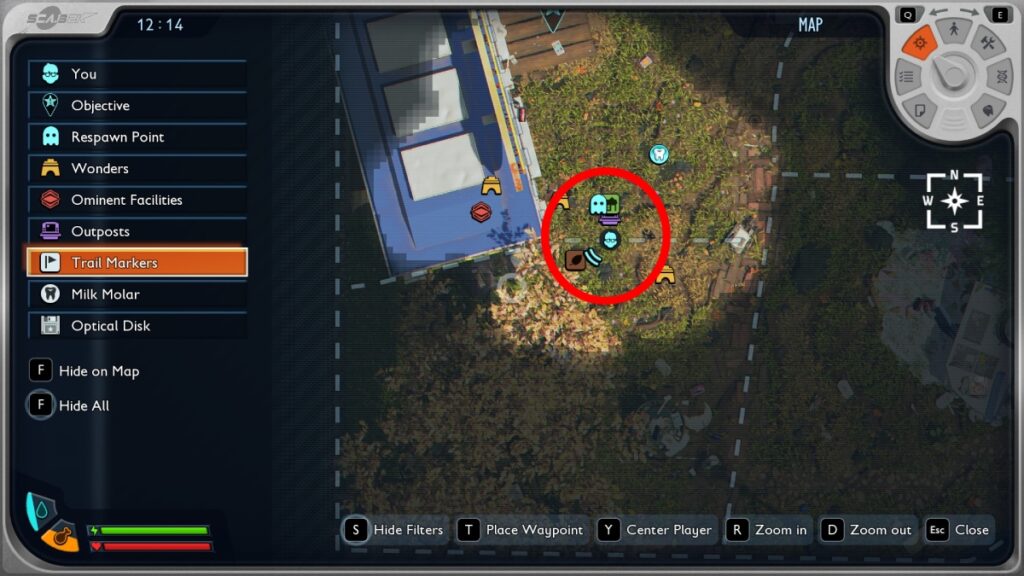
Task: Click the Place Waypoint button
Action: 521,530
